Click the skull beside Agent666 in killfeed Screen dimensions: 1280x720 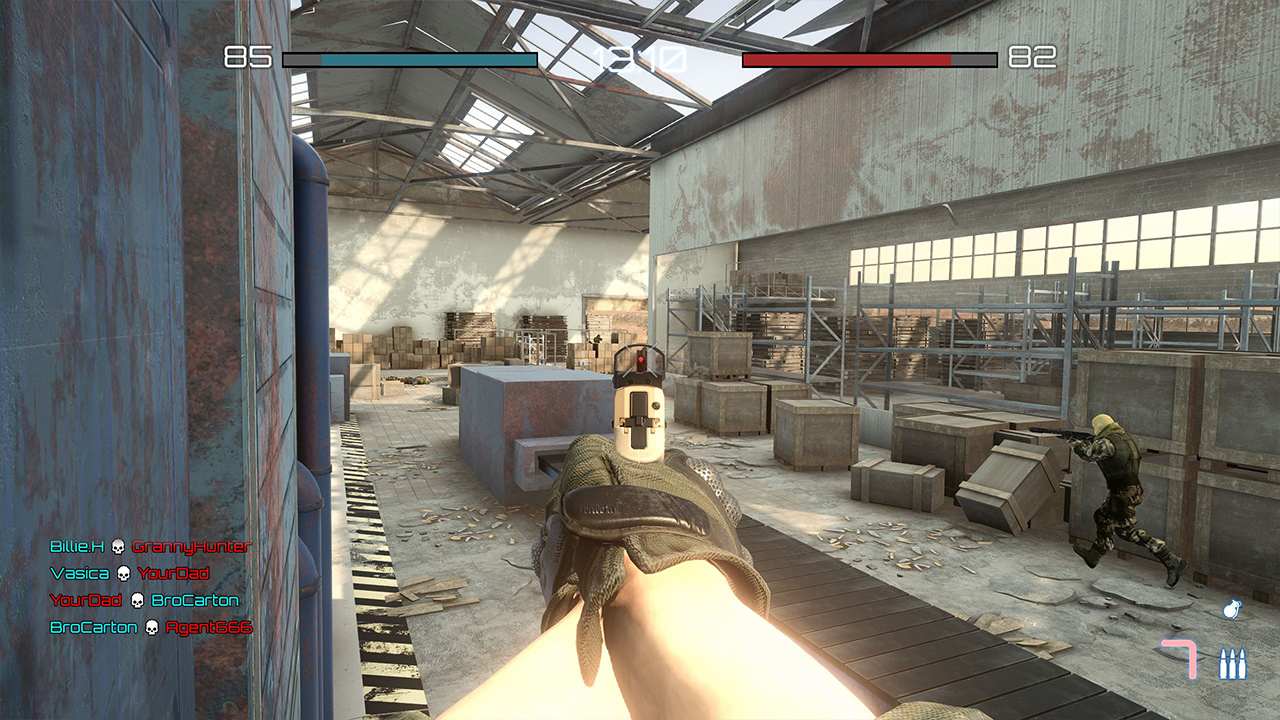tap(152, 628)
